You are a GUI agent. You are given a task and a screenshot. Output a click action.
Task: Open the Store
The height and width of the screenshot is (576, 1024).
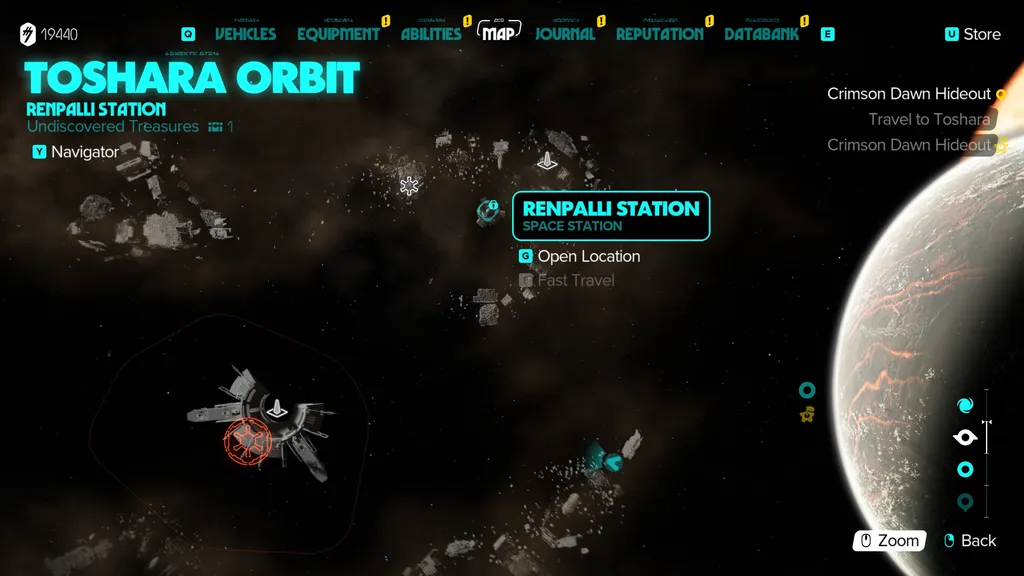click(x=973, y=34)
